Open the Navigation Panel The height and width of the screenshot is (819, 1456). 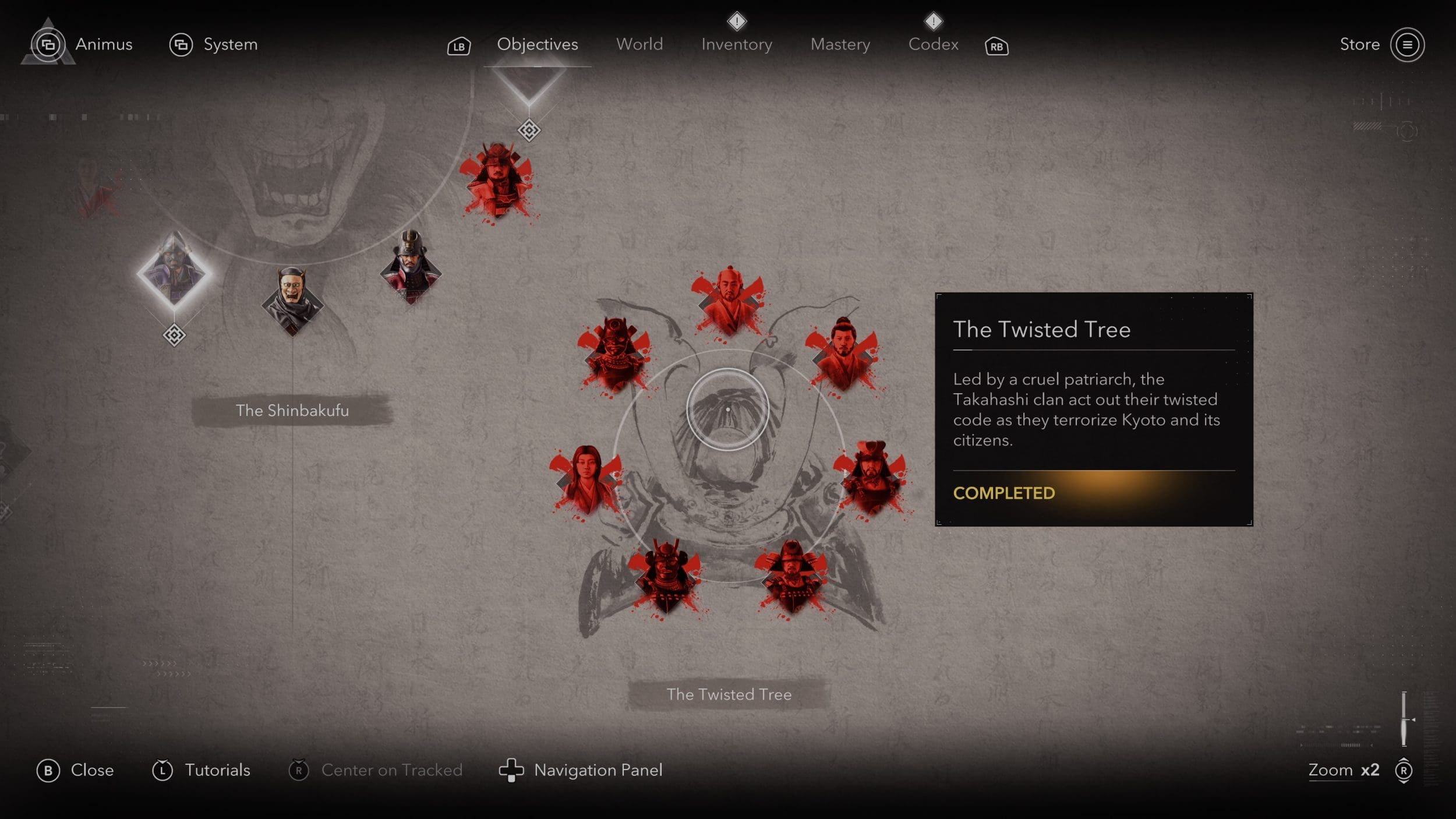(581, 770)
